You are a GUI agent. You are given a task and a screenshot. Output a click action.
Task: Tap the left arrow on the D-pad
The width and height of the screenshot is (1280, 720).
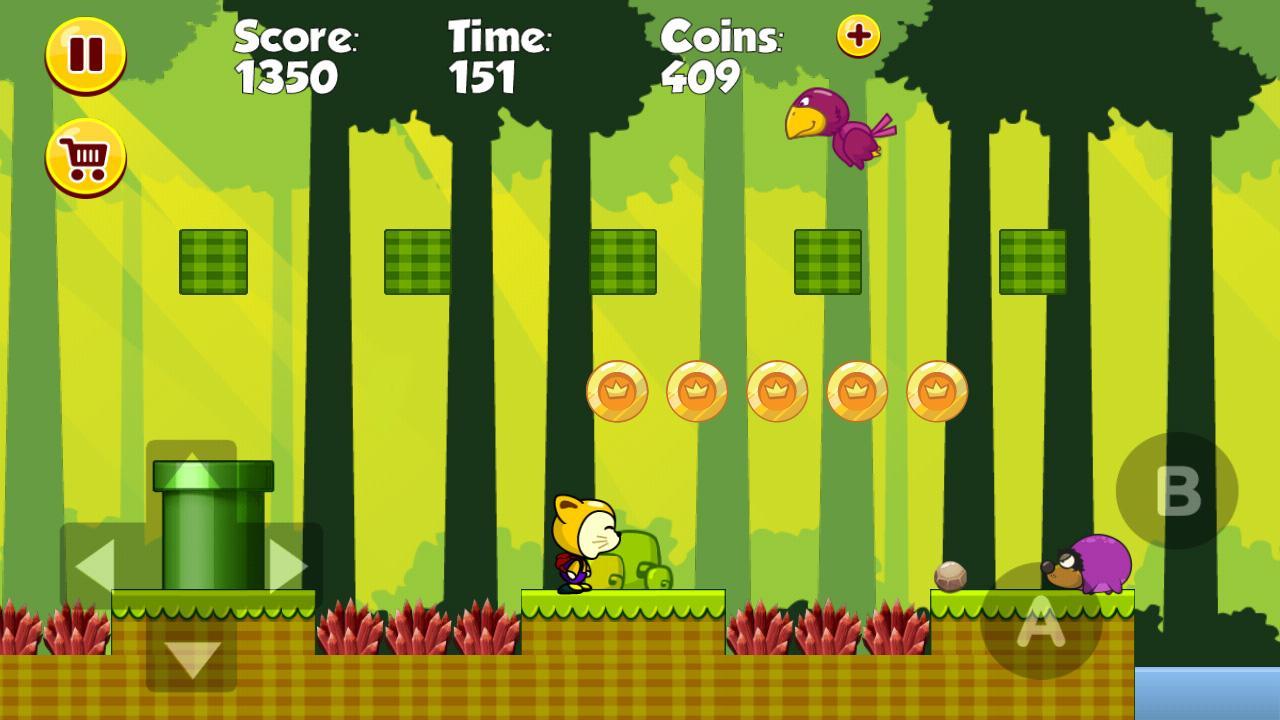click(x=97, y=563)
